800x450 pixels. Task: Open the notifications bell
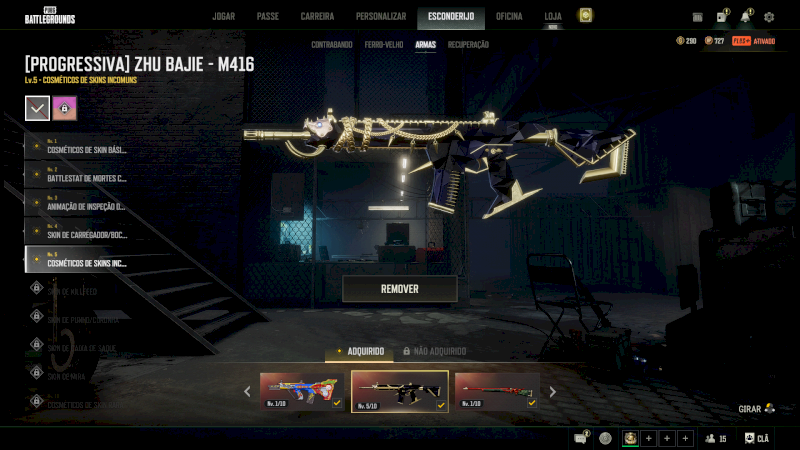[745, 17]
